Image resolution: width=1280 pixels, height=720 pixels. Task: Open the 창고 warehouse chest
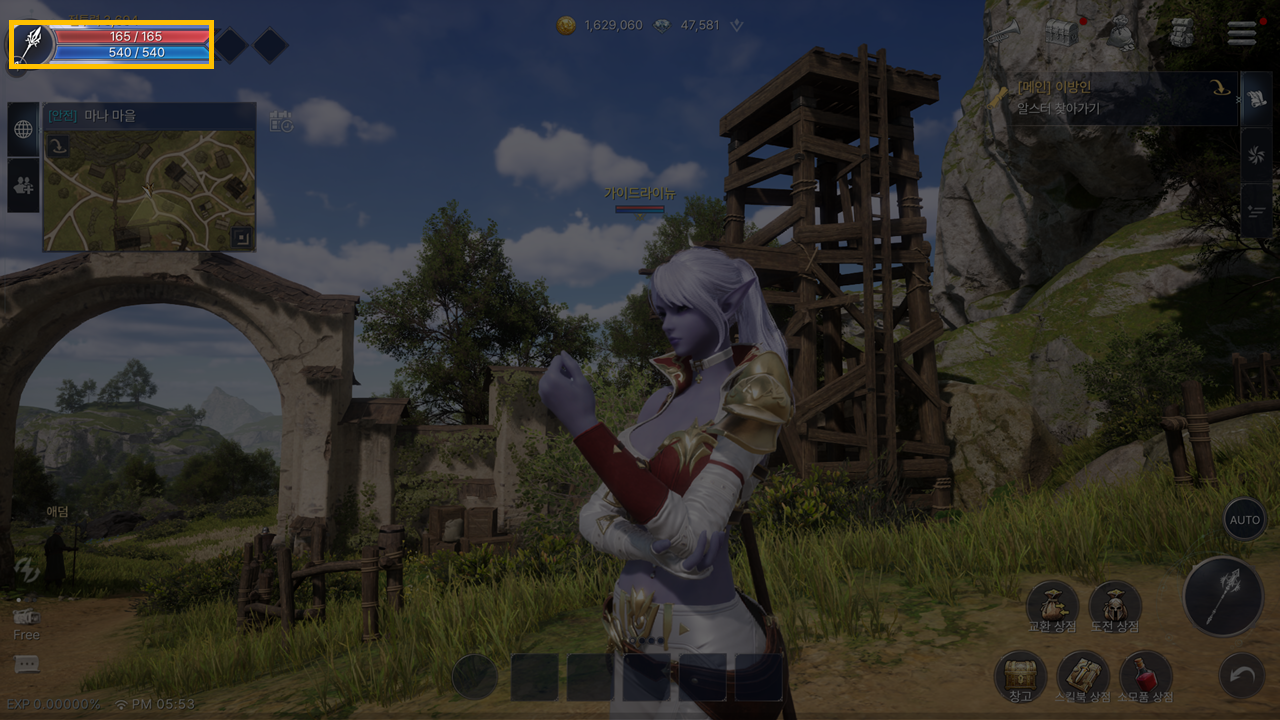[x=1020, y=676]
